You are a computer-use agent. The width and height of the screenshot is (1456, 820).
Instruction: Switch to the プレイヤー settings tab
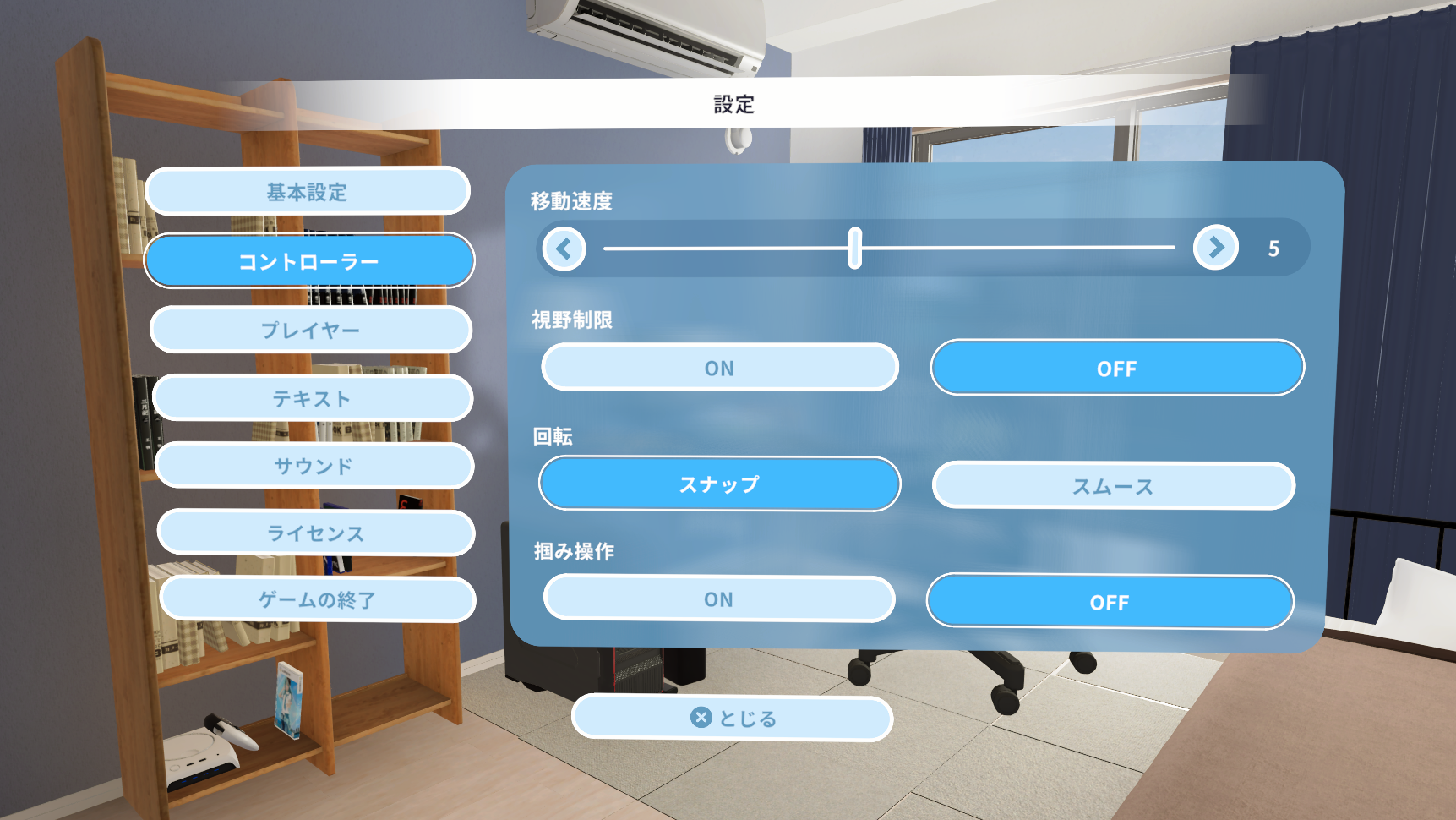click(x=311, y=330)
